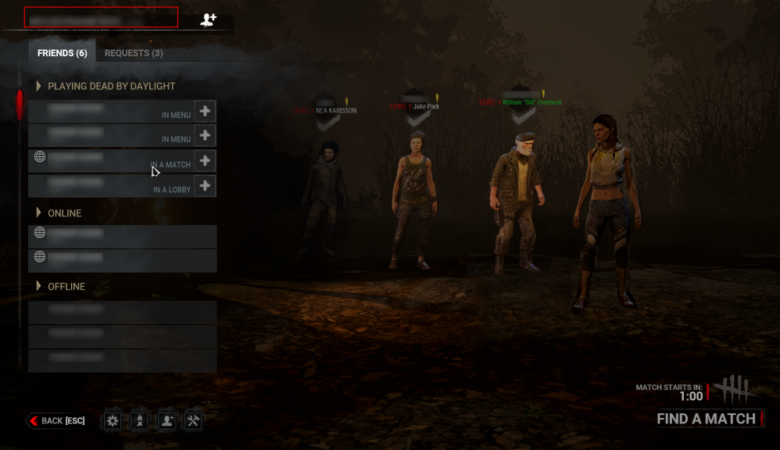This screenshot has width=780, height=450.
Task: Invite the friend who is in a lobby
Action: [204, 185]
